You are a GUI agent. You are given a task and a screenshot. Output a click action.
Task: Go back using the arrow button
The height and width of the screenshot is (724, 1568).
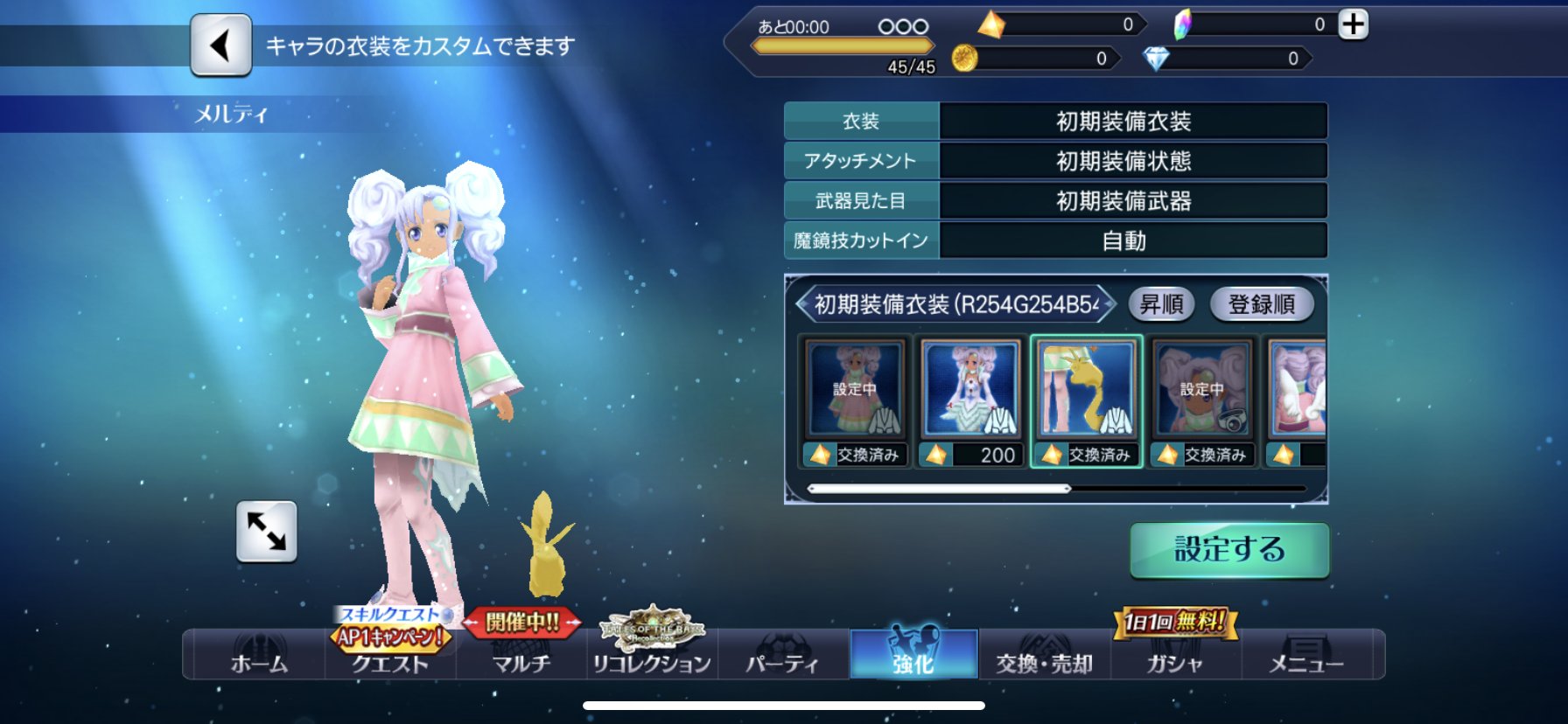click(x=220, y=45)
